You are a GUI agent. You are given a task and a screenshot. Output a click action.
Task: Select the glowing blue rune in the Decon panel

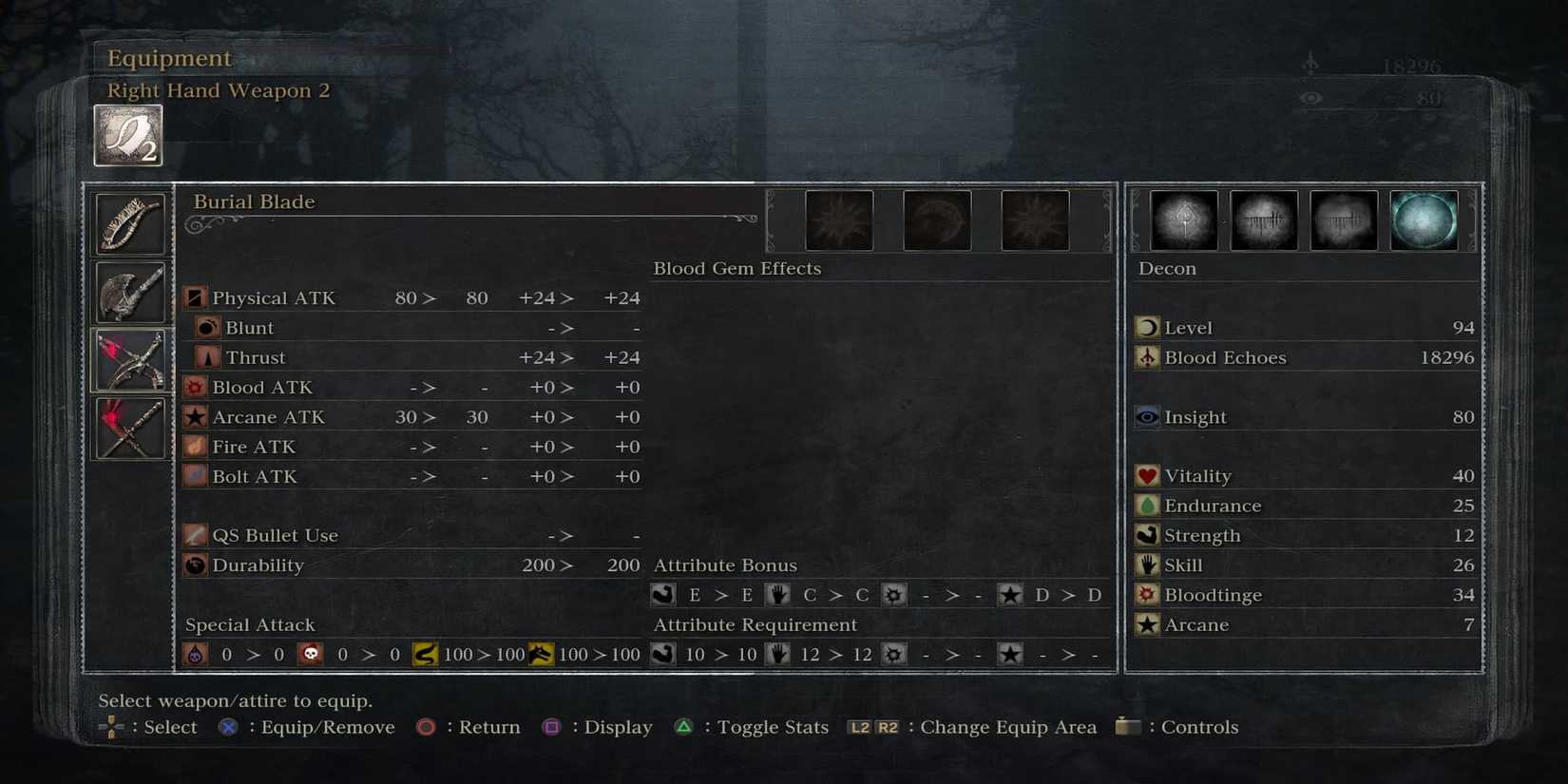tap(1425, 220)
